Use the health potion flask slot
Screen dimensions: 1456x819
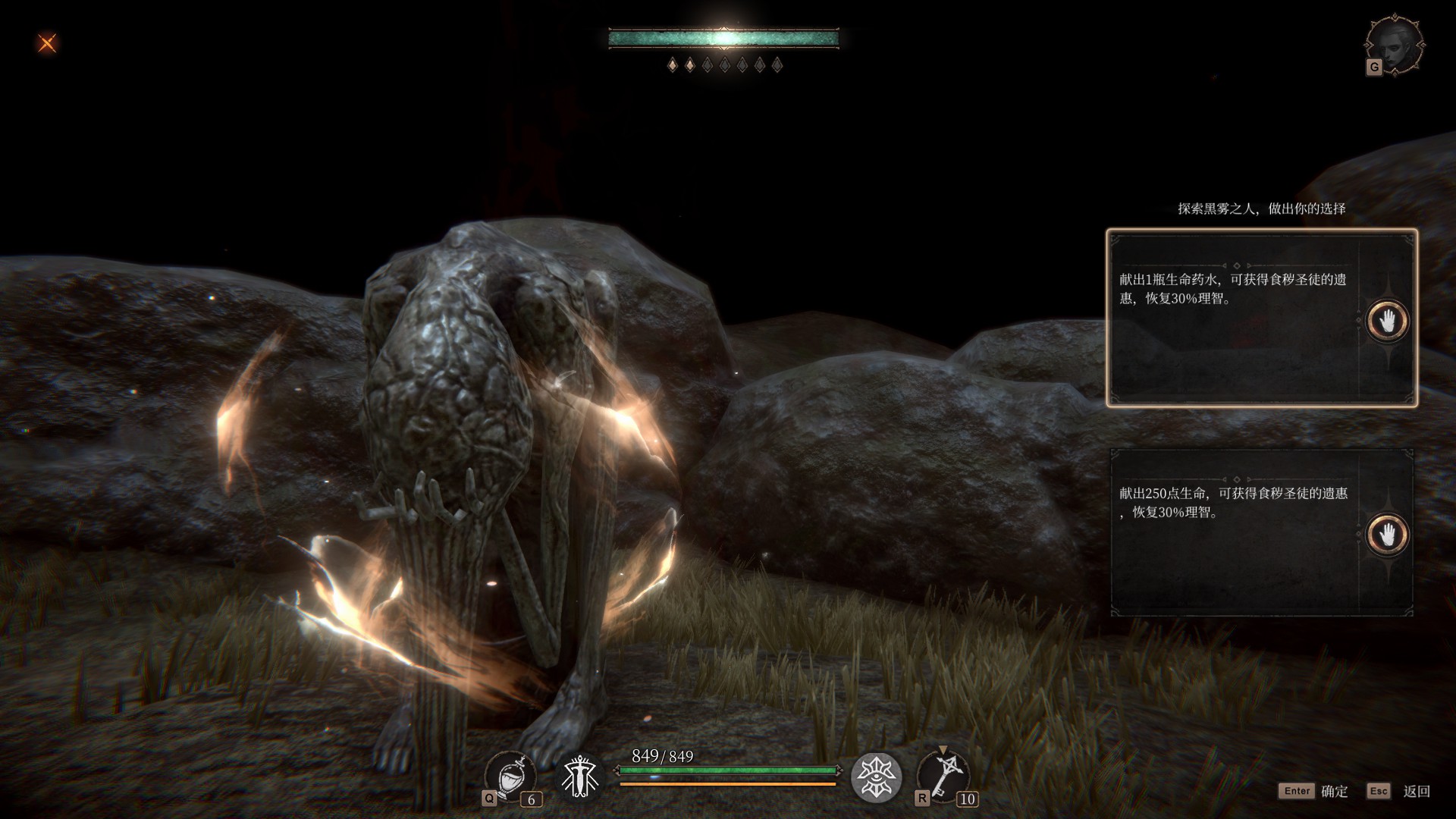[510, 776]
